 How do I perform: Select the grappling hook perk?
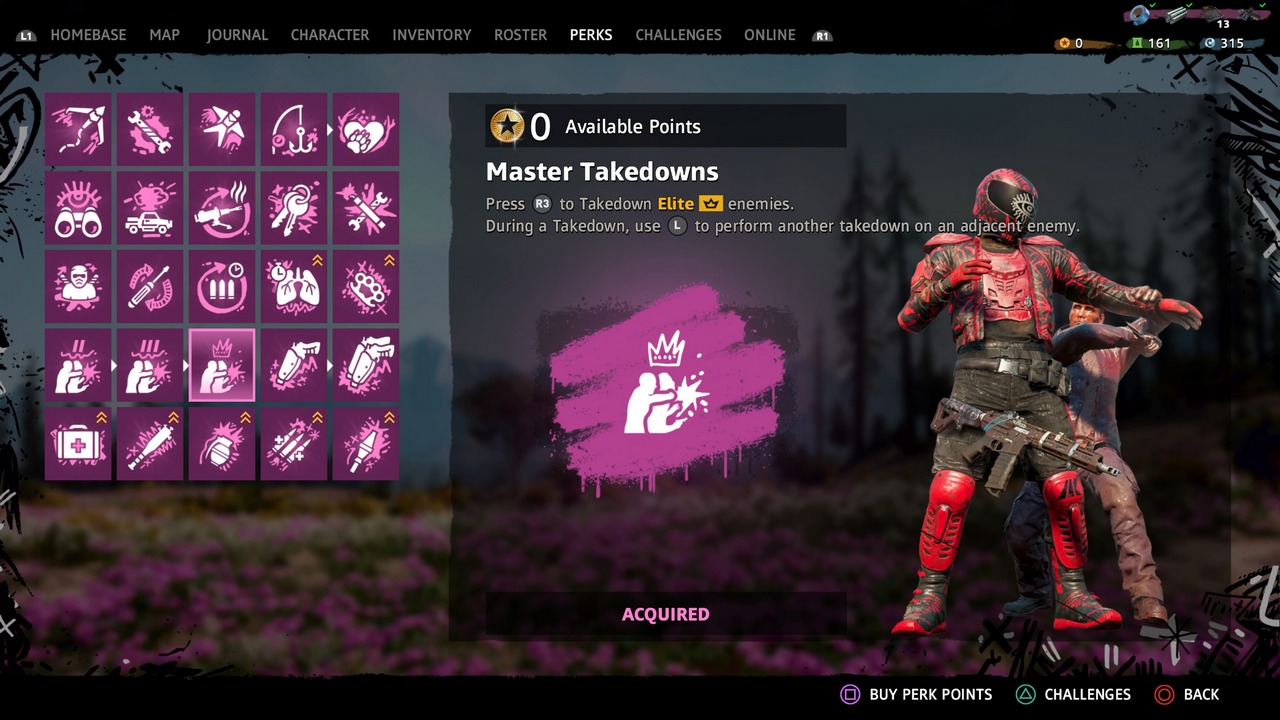[x=78, y=130]
